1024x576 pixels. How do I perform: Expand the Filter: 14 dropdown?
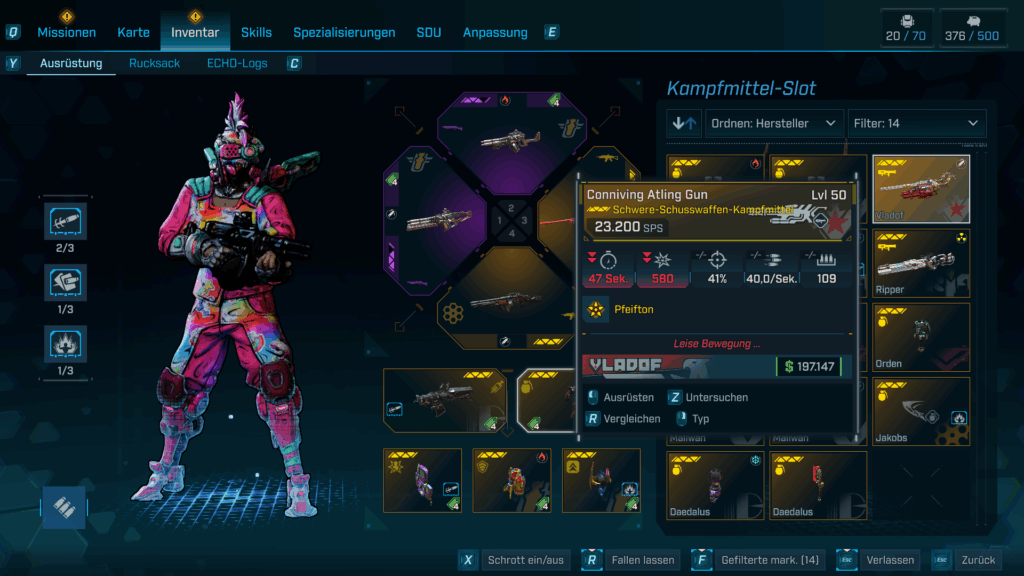(x=916, y=123)
